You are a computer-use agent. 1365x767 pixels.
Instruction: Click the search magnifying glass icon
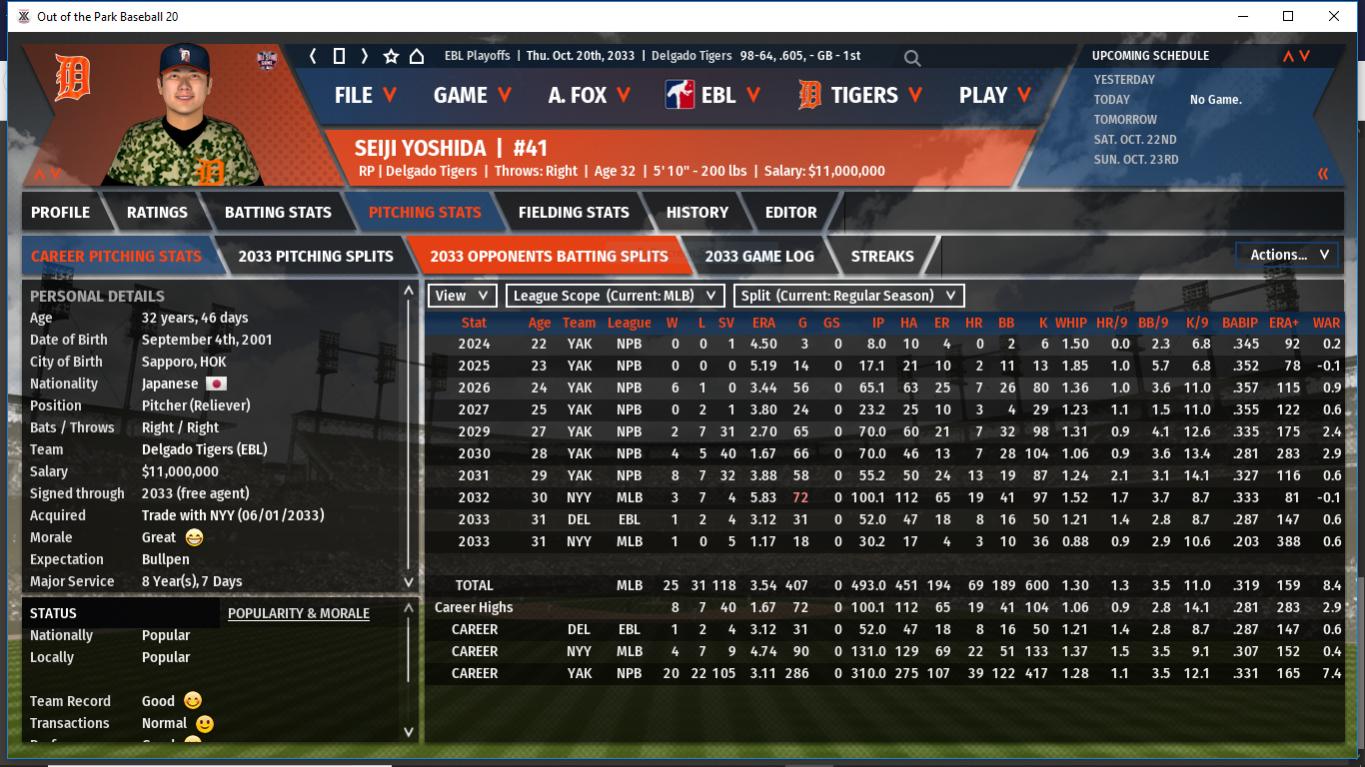(912, 58)
